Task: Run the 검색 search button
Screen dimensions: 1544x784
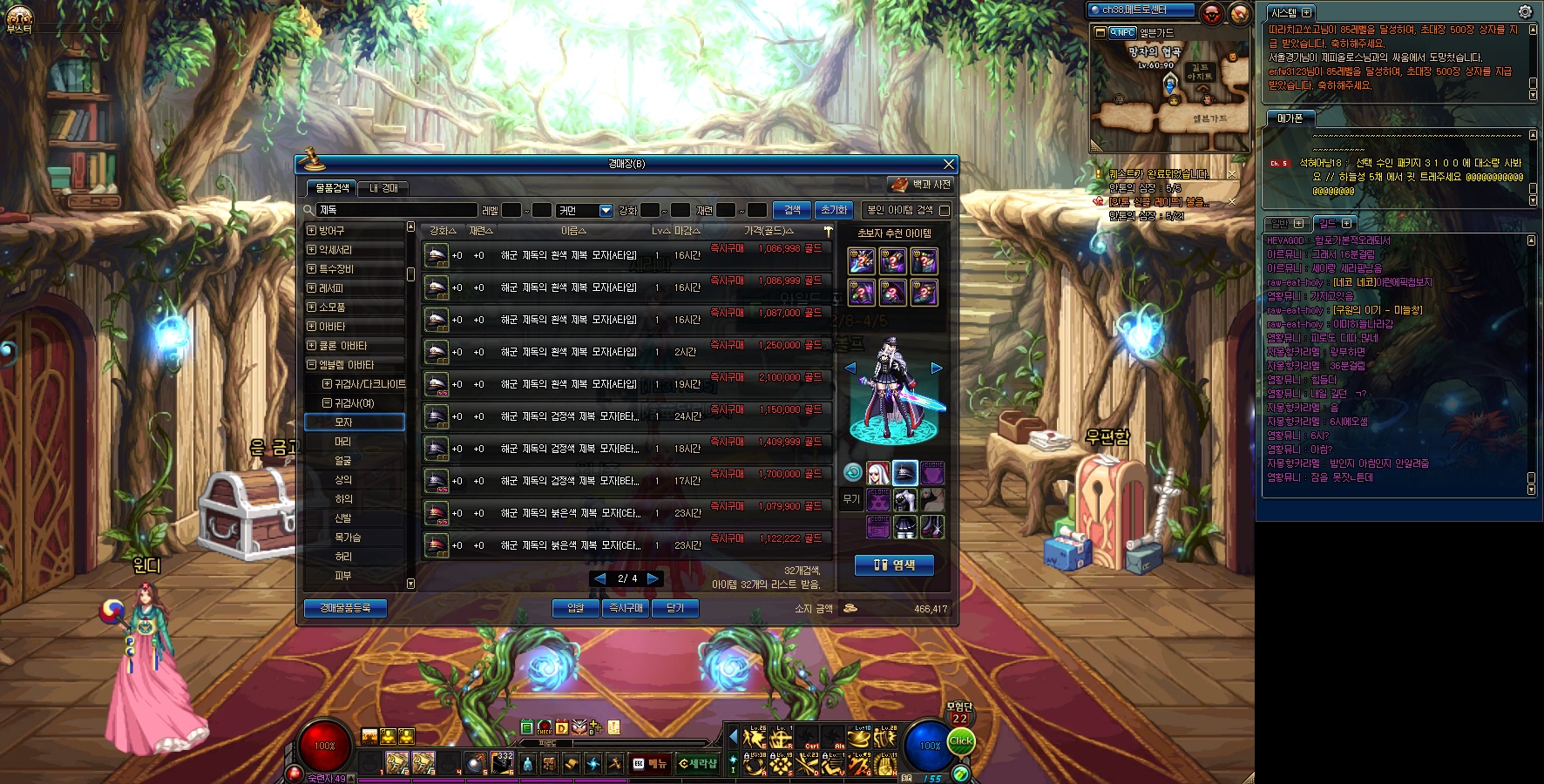Action: (791, 210)
